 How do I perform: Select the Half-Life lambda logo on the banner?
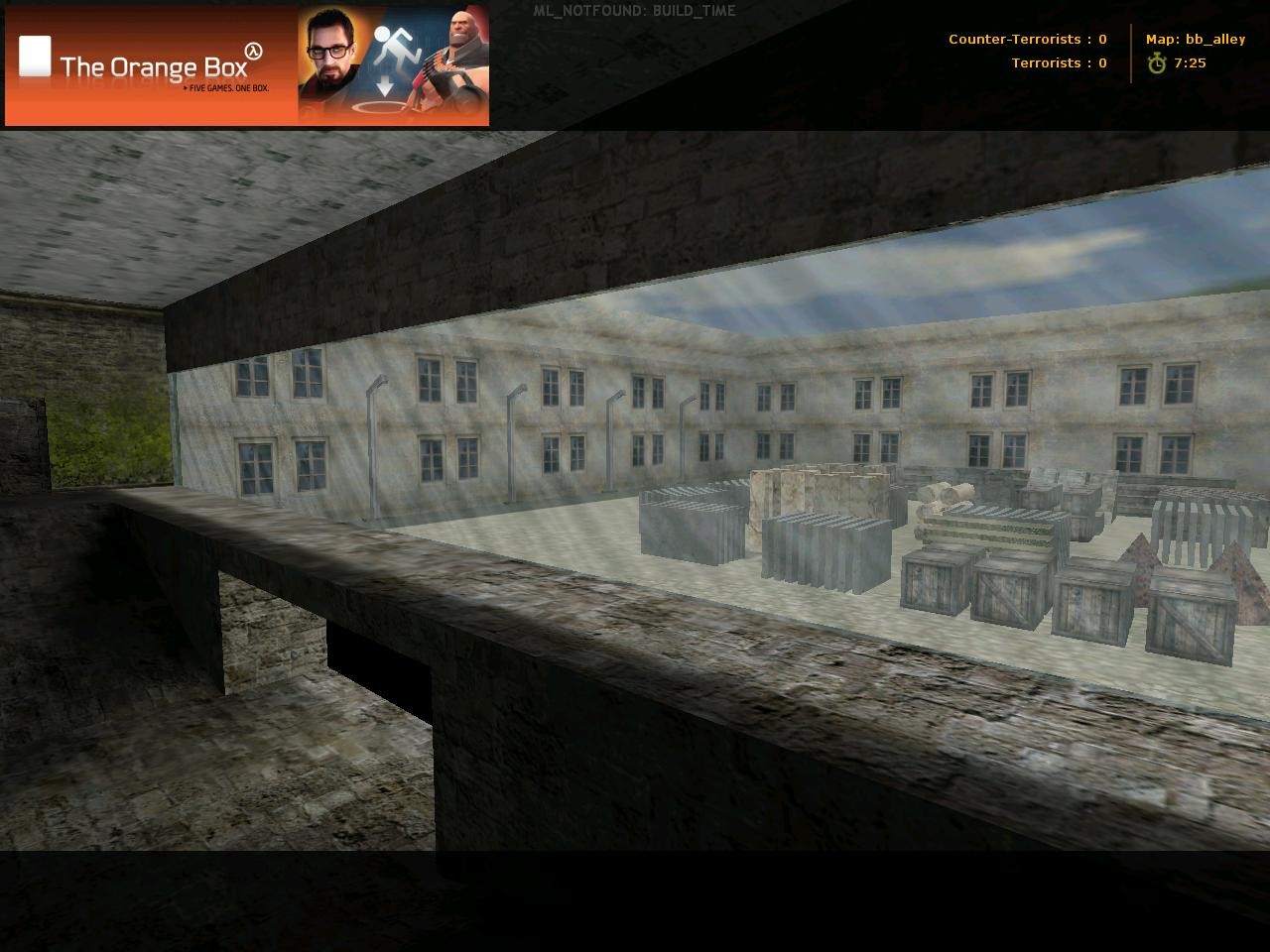coord(254,51)
